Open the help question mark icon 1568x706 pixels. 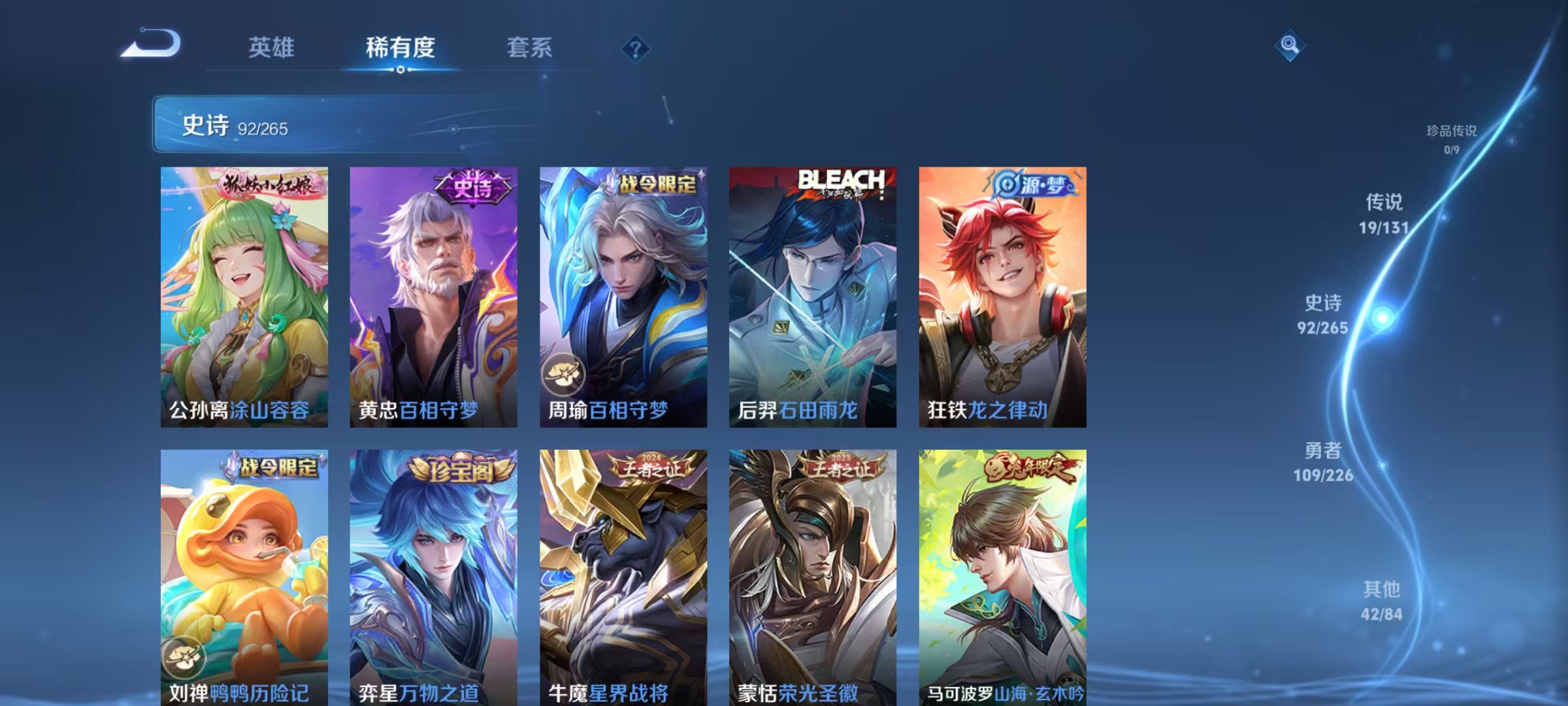[x=634, y=49]
